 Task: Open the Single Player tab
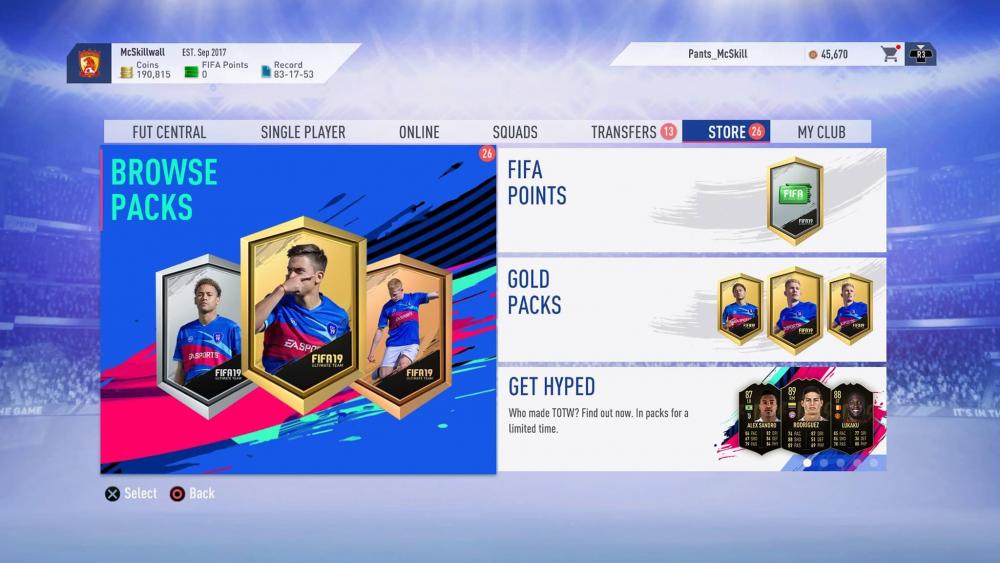tap(303, 132)
